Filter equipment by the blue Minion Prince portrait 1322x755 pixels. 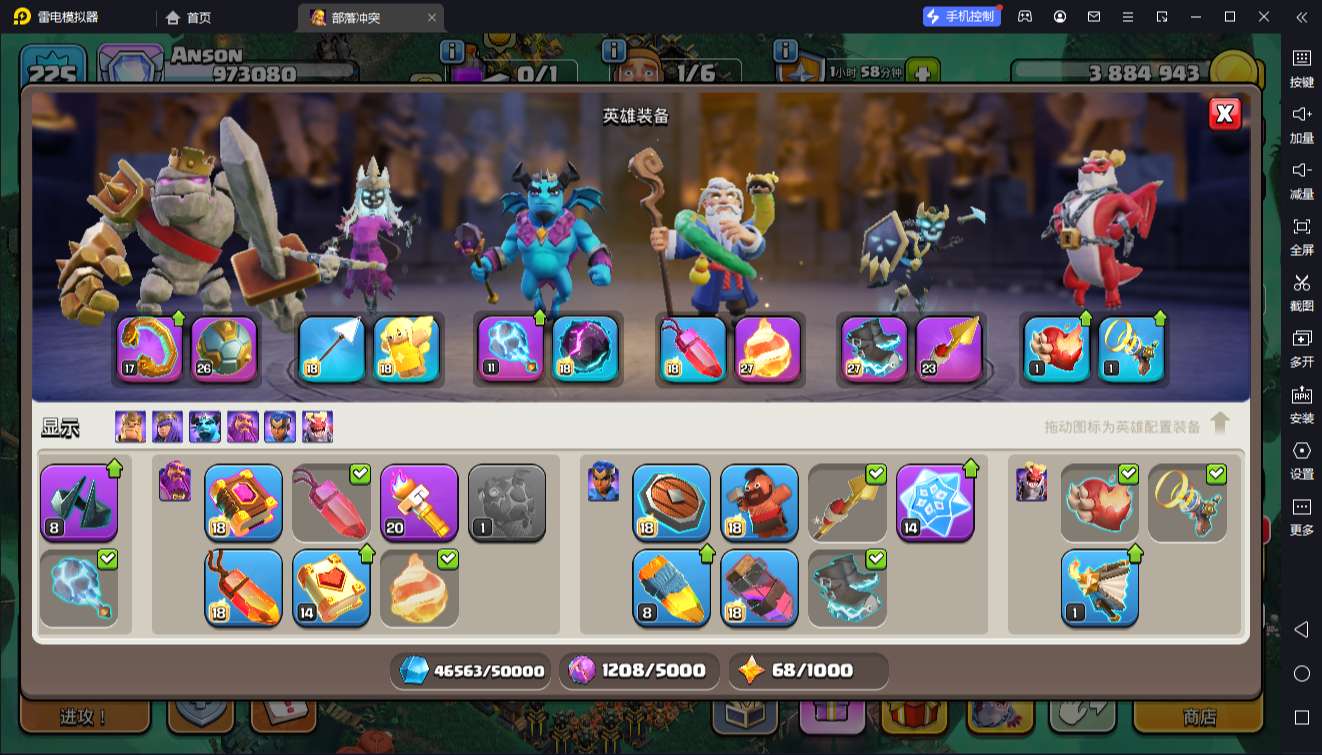(205, 427)
